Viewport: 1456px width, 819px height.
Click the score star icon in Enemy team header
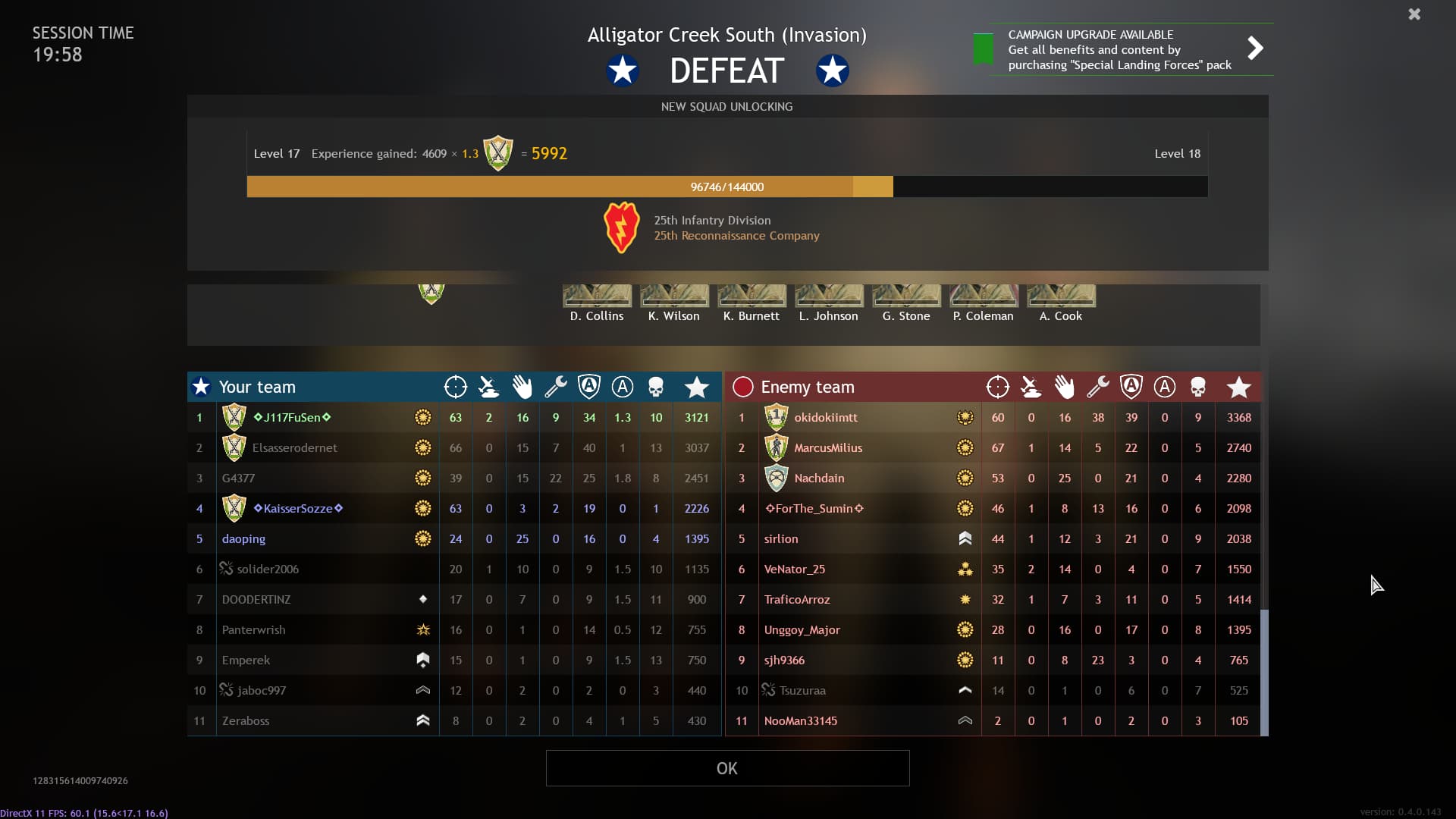tap(1240, 387)
